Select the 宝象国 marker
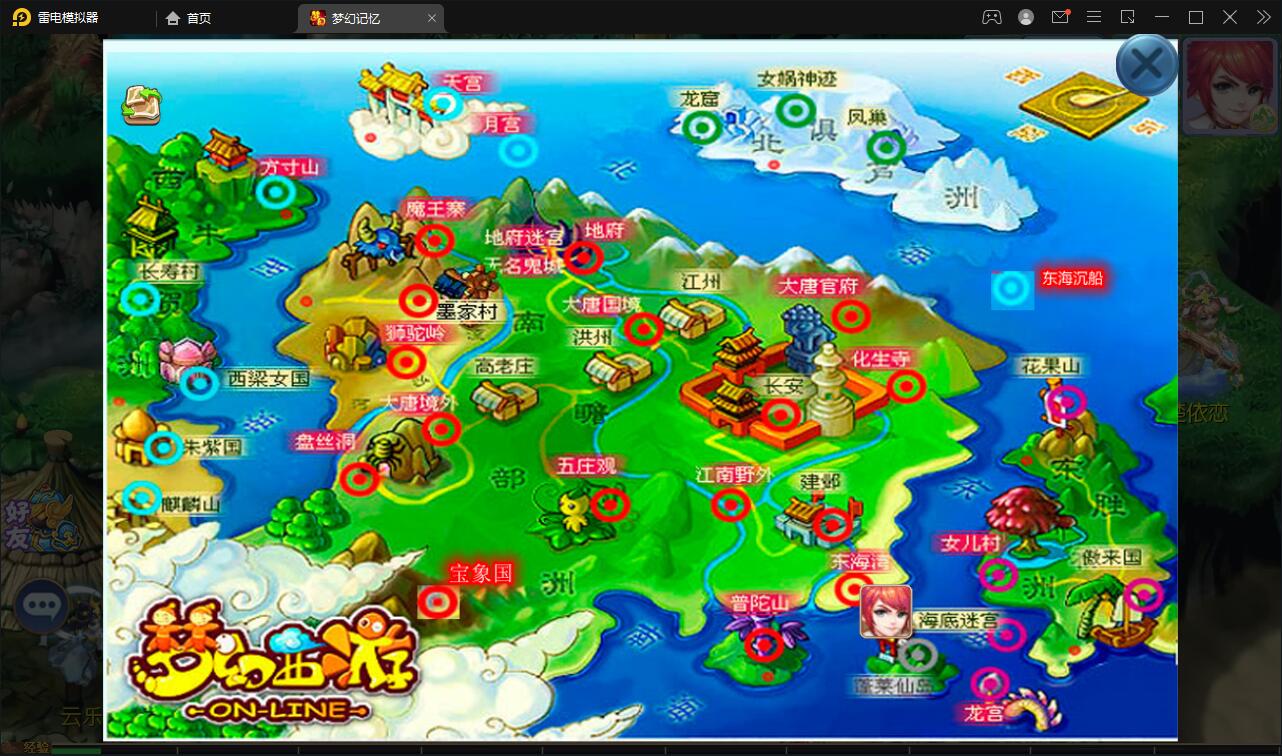Screen dimensions: 1282x756 (438, 602)
